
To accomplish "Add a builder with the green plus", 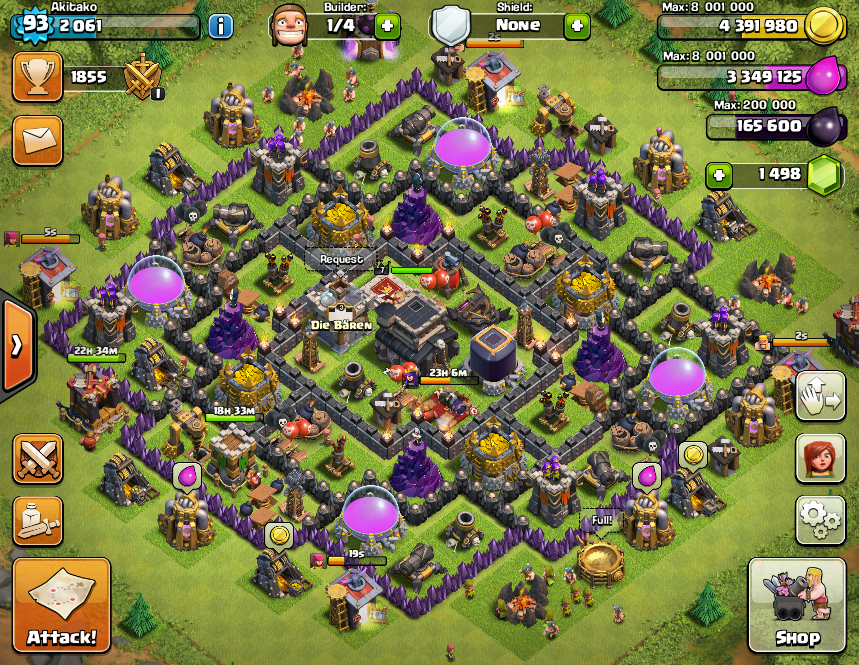I will 388,26.
